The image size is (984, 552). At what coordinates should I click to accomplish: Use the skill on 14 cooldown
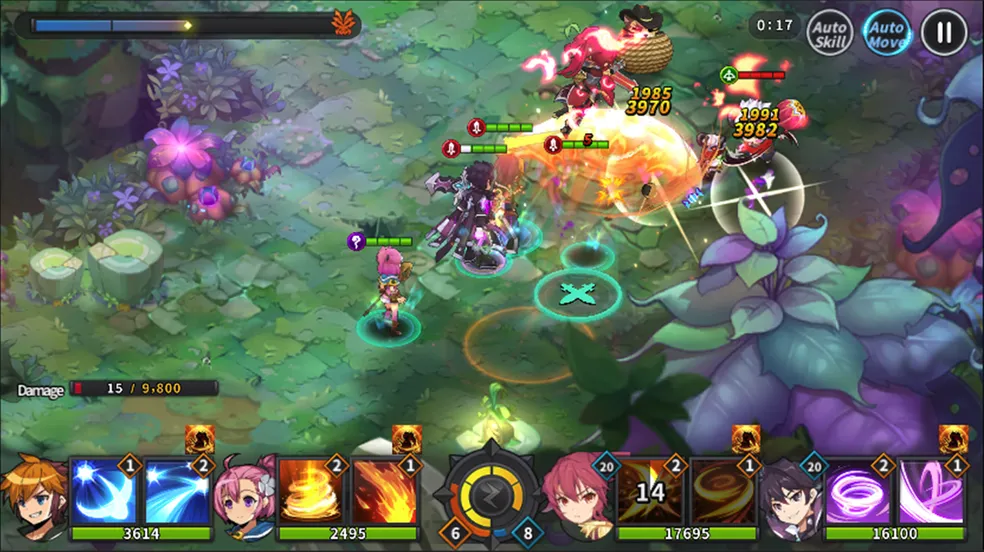[651, 491]
